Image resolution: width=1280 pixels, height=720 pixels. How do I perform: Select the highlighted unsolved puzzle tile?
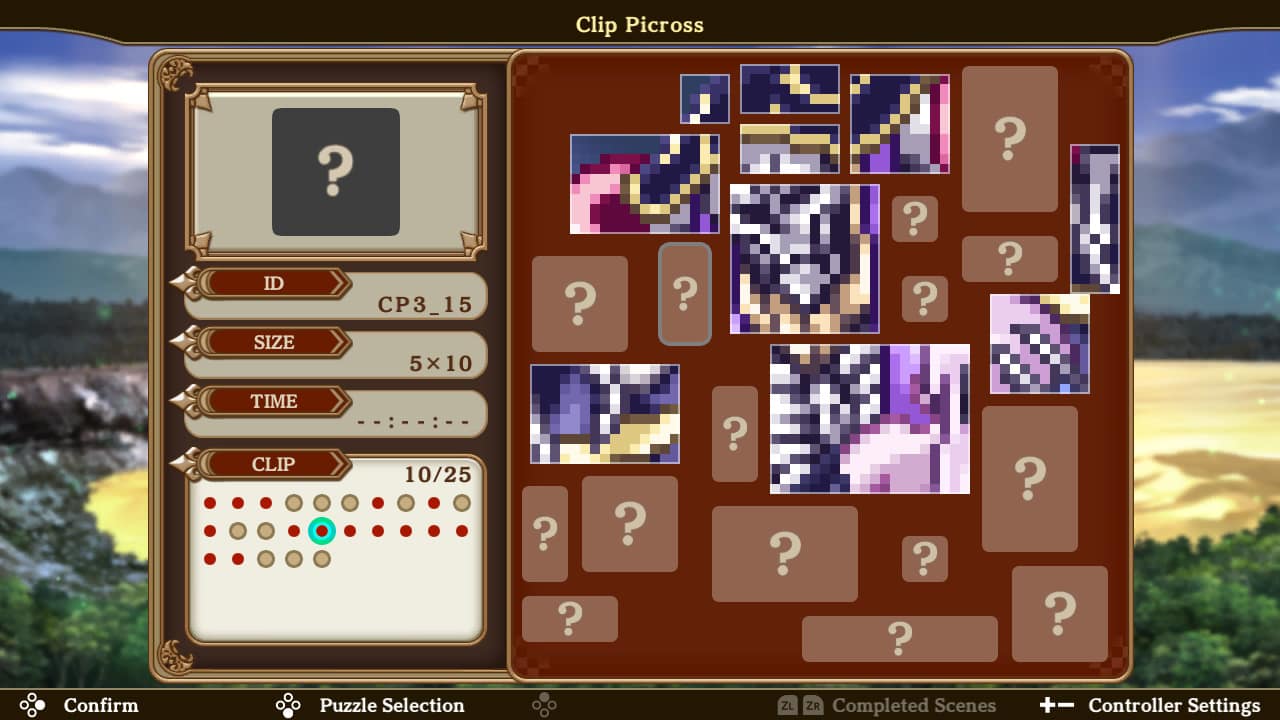(685, 293)
